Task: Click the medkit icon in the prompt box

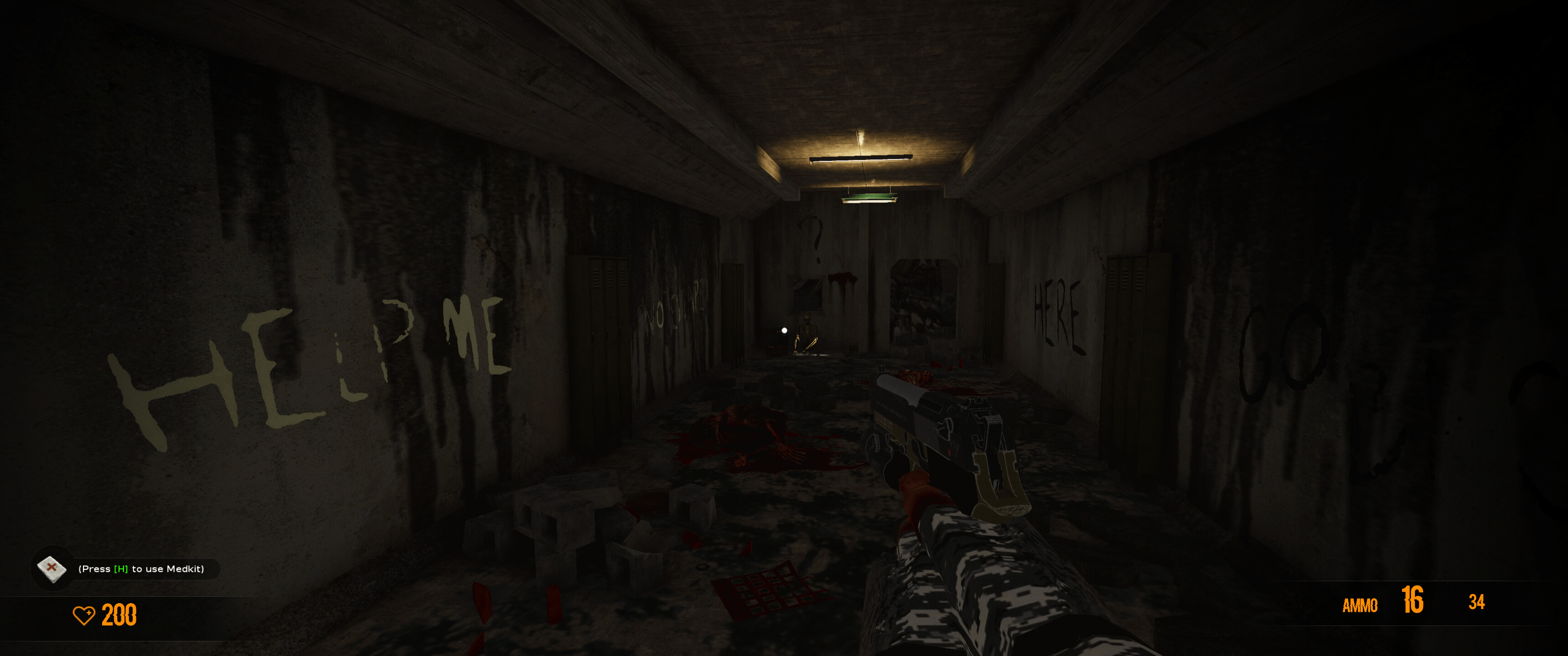Action: [53, 569]
